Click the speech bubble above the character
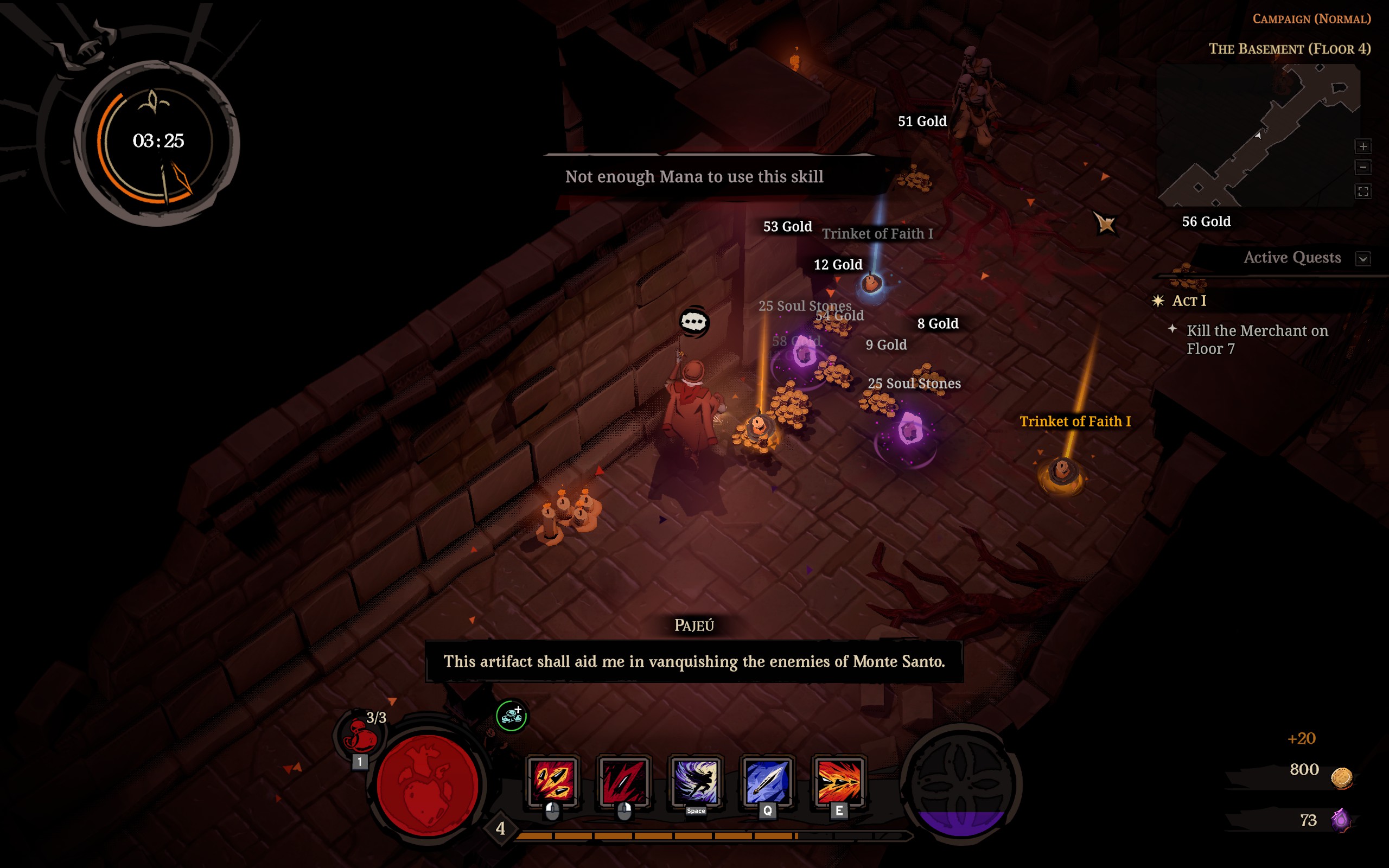 point(693,322)
